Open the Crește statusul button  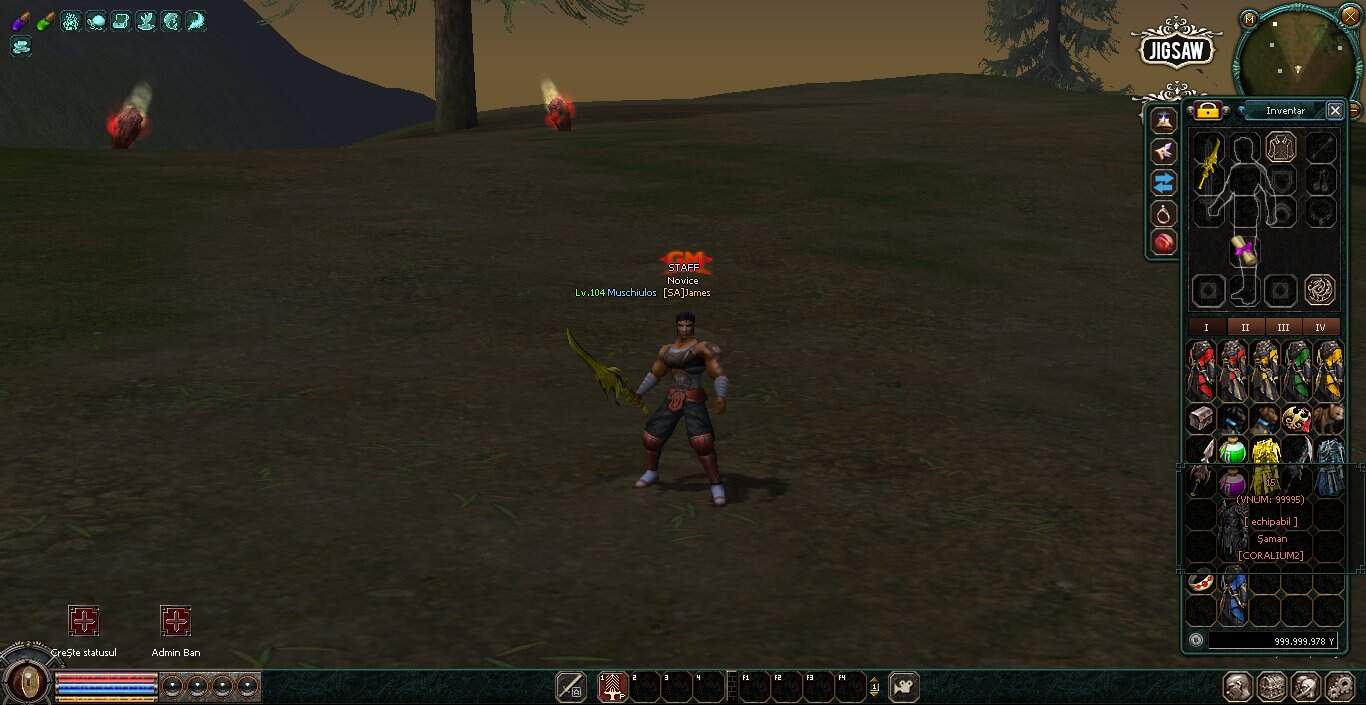click(84, 621)
